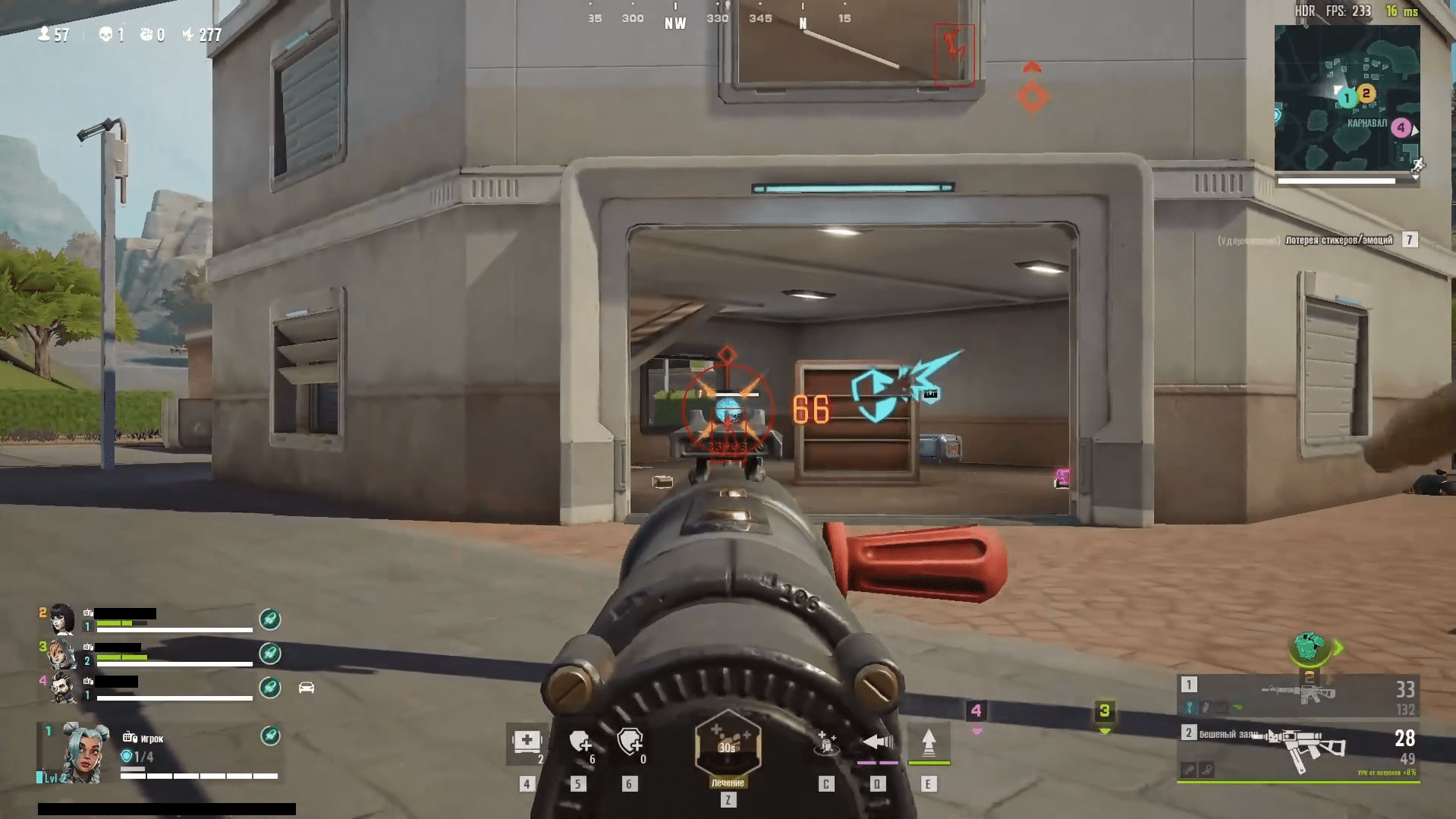The width and height of the screenshot is (1456, 819).
Task: Expand the green marker chevron under indicator 3
Action: click(1104, 731)
